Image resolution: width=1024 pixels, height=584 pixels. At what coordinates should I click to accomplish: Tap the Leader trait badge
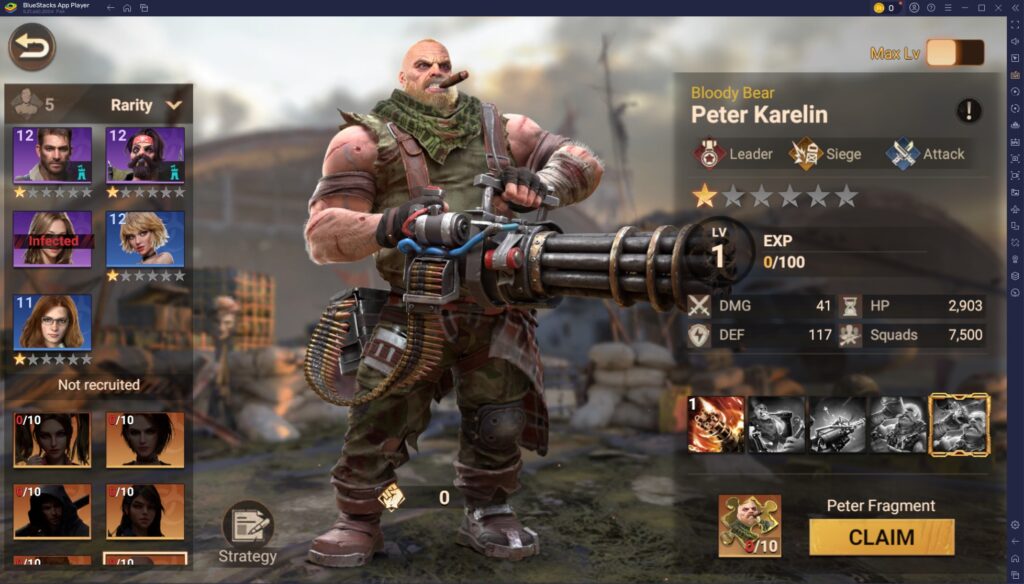(734, 154)
